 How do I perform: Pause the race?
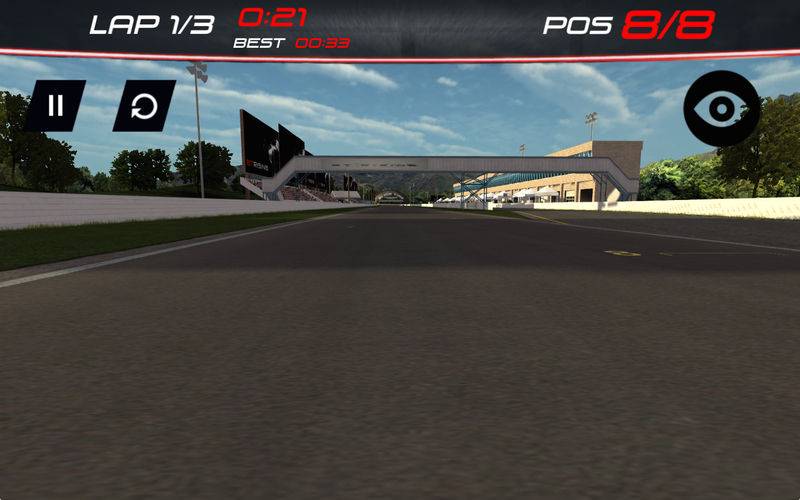(56, 106)
